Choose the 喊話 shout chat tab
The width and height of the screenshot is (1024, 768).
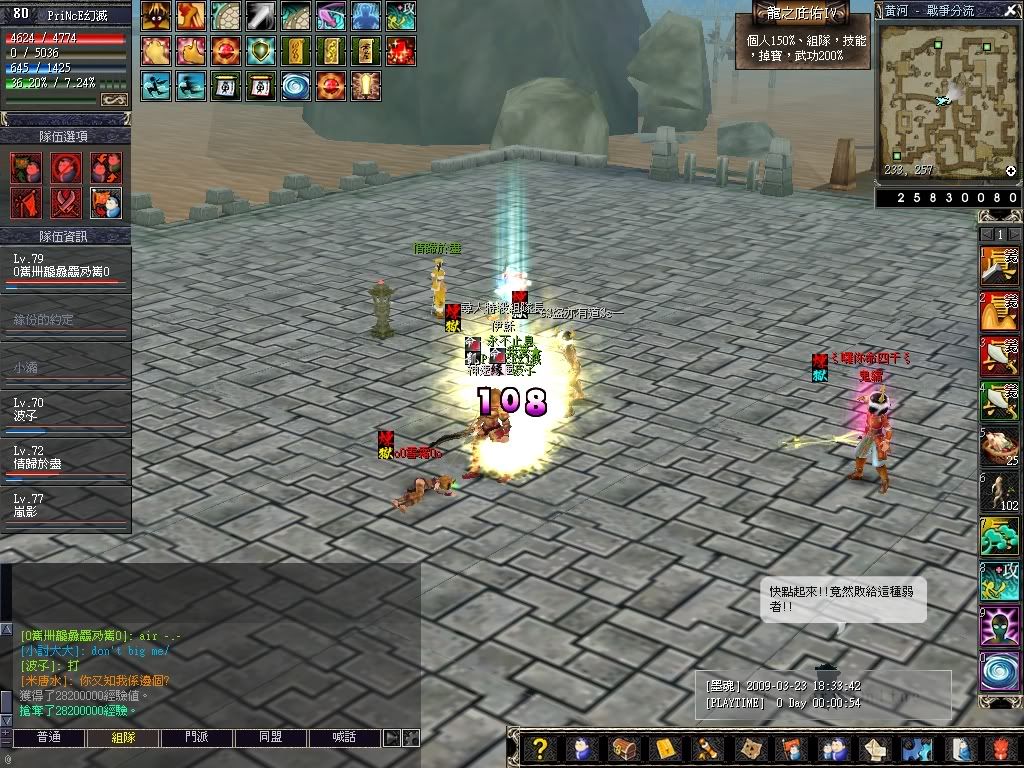(x=345, y=738)
